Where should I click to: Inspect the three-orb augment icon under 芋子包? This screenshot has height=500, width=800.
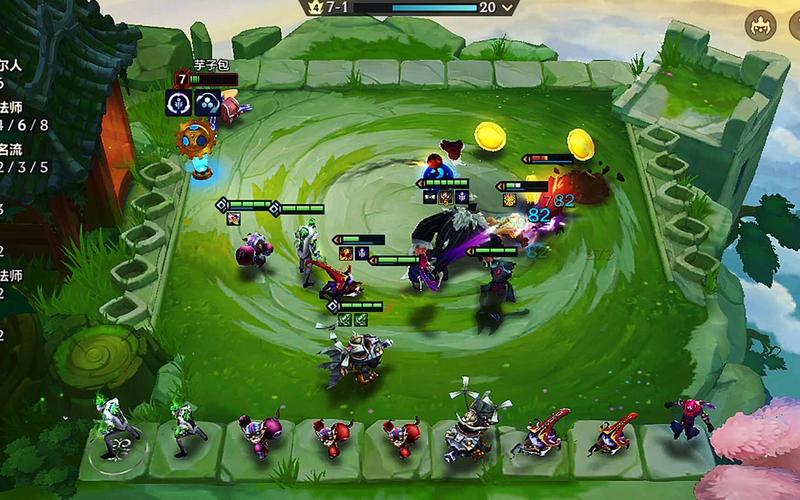tap(207, 102)
